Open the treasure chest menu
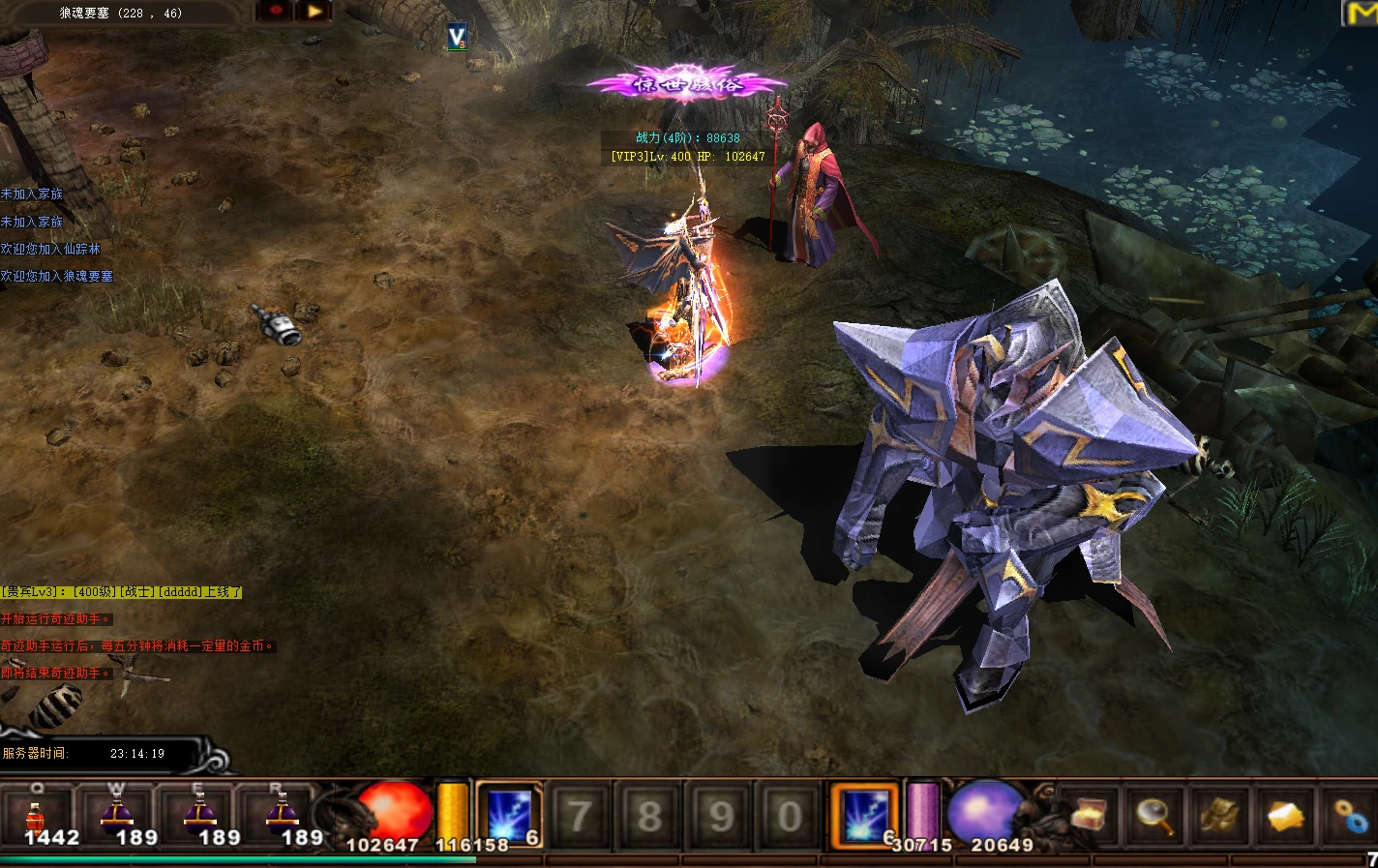1378x868 pixels. (x=1088, y=816)
